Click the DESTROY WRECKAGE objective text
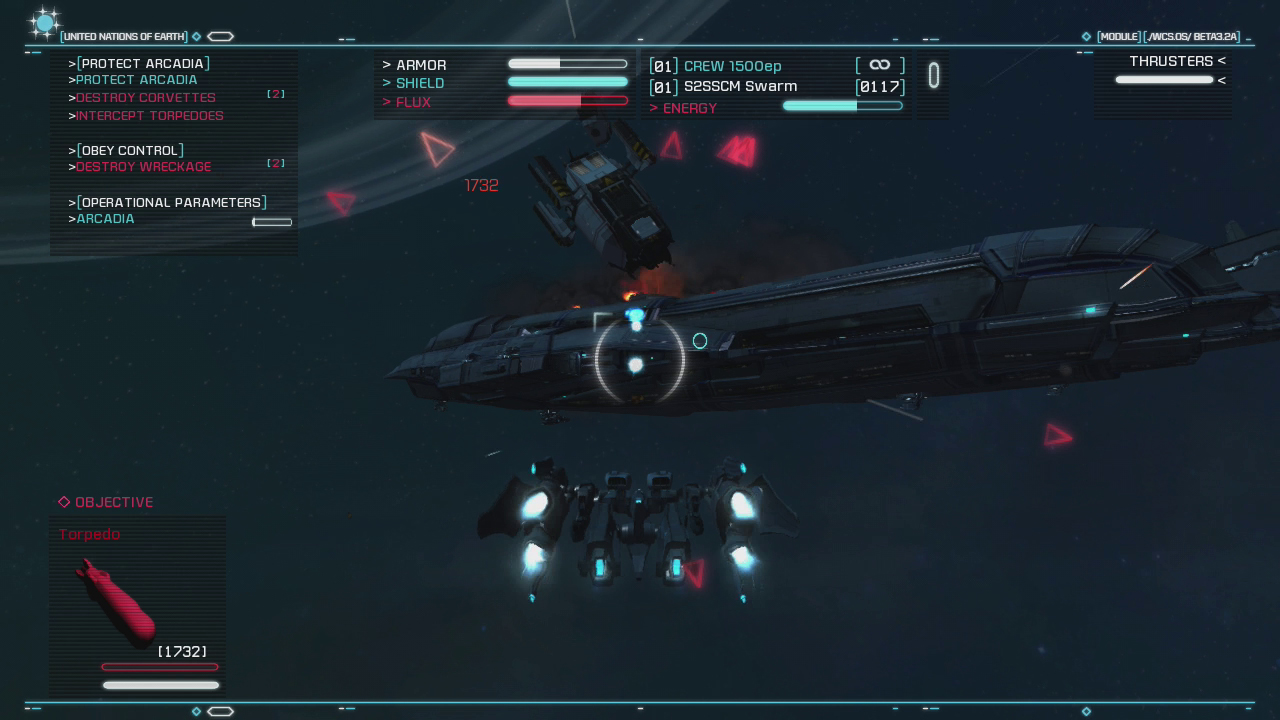1280x720 pixels. pos(143,167)
